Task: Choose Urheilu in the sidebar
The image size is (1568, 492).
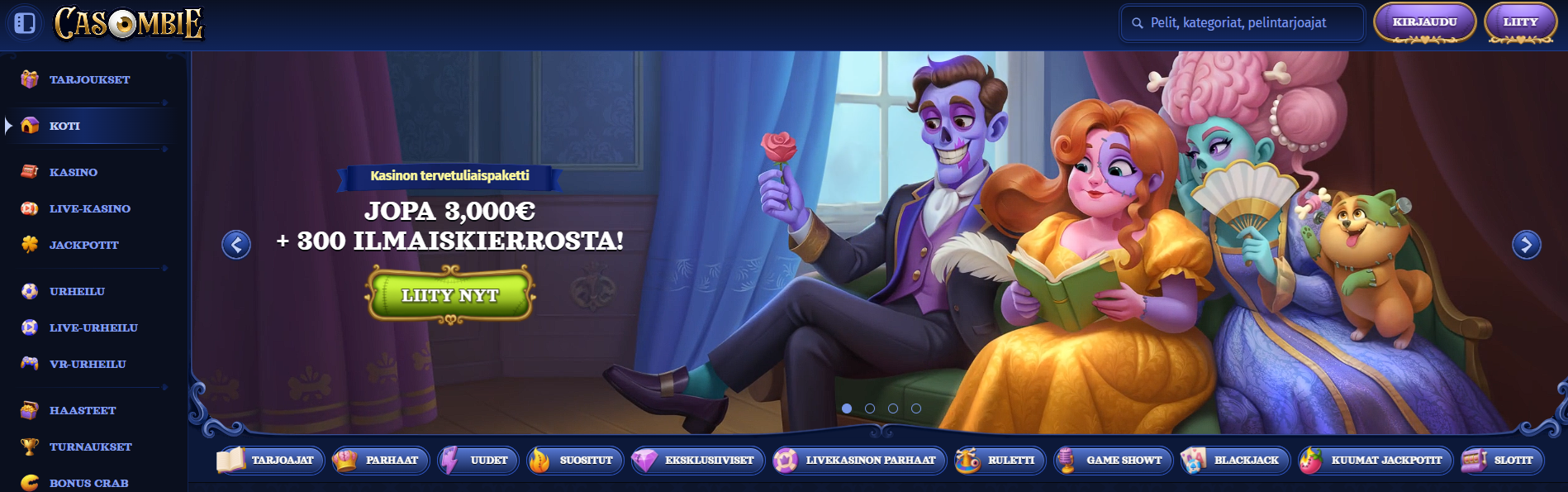Action: coord(77,291)
